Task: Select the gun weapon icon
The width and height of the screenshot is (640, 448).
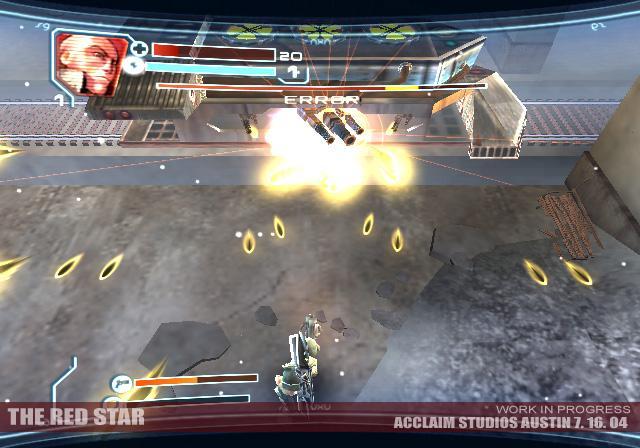Action: [x=122, y=382]
